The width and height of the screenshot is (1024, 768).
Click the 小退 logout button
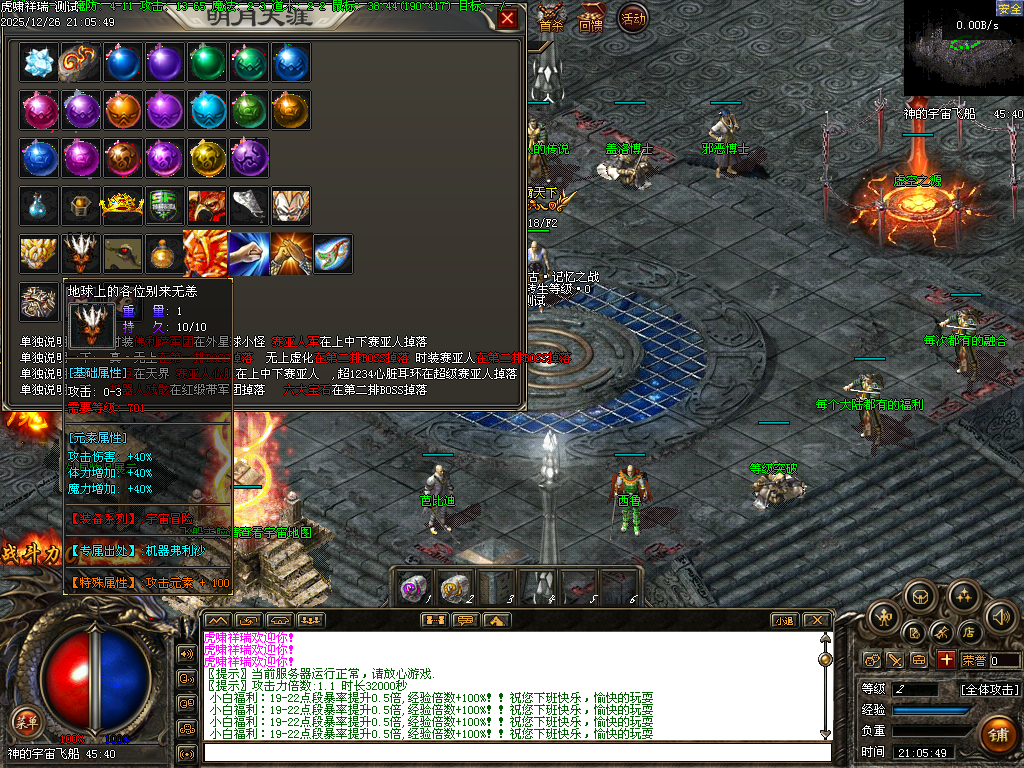(x=783, y=620)
